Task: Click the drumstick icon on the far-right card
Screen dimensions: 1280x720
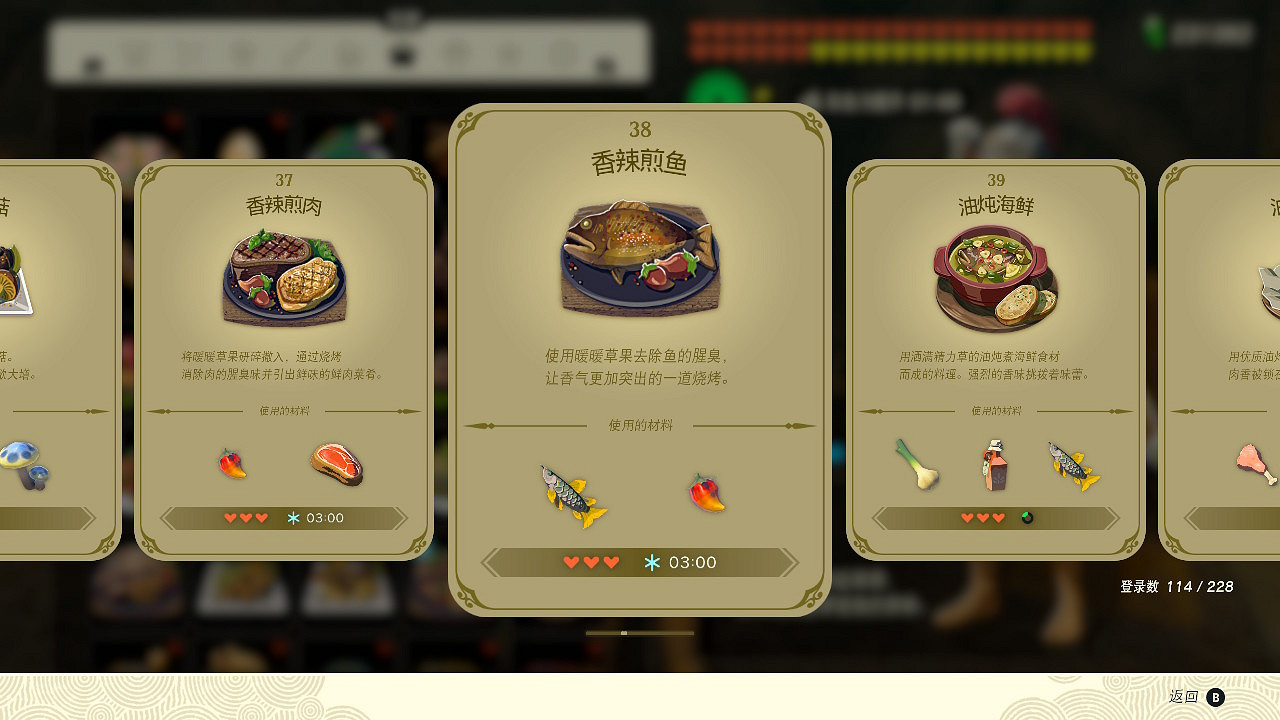Action: click(1253, 462)
